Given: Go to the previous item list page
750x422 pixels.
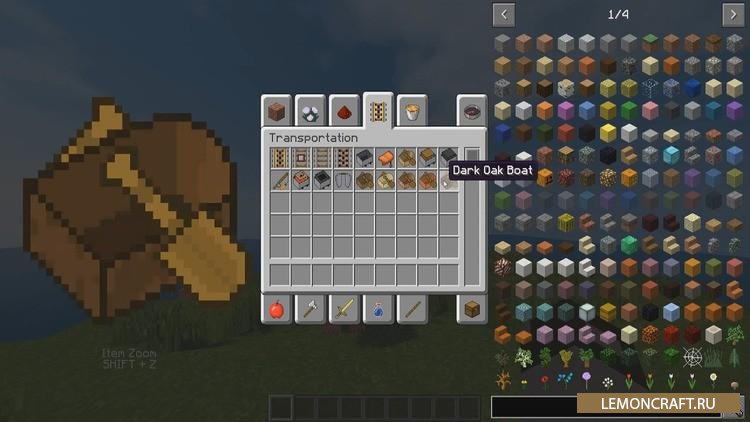Looking at the screenshot, I should 504,14.
